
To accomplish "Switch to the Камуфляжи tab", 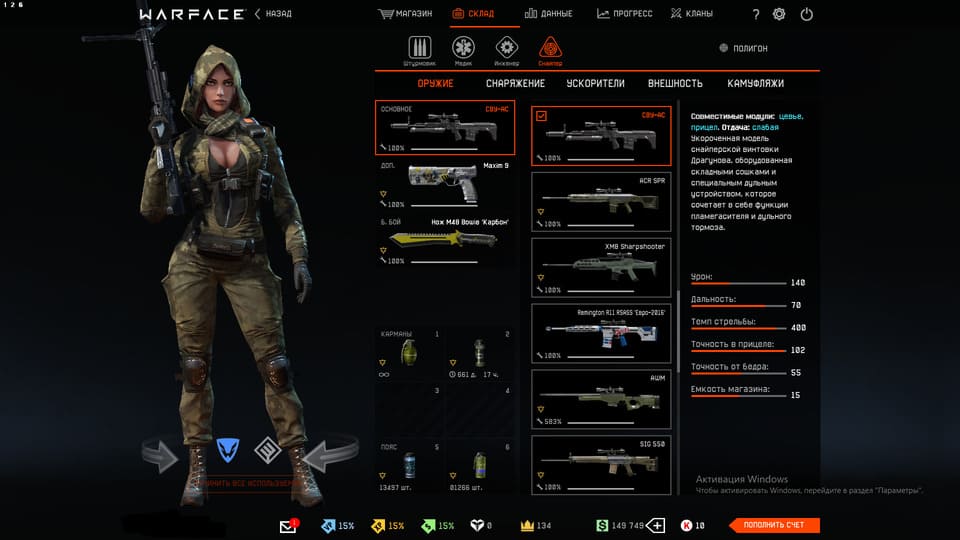I will coord(755,84).
